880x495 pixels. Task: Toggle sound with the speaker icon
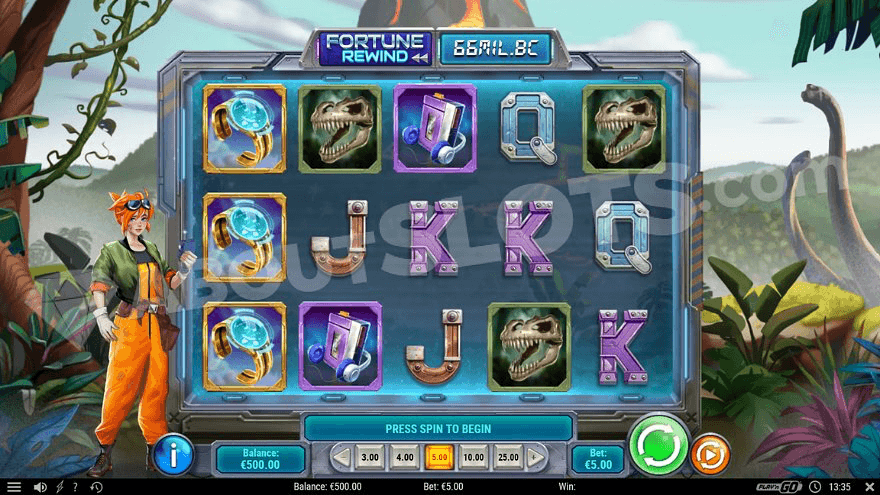[x=39, y=487]
